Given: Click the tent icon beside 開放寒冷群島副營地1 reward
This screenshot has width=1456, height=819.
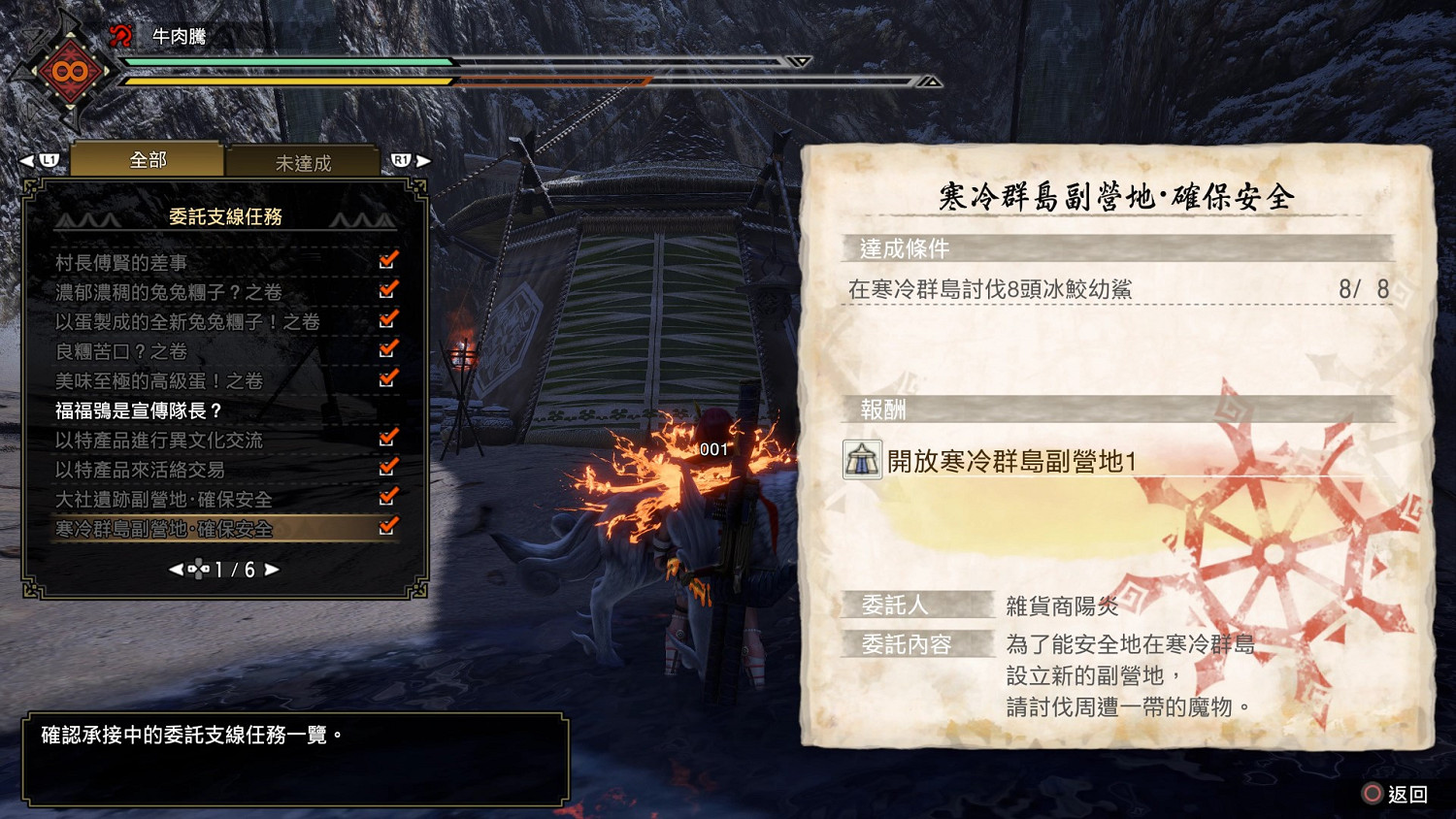Looking at the screenshot, I should (860, 458).
